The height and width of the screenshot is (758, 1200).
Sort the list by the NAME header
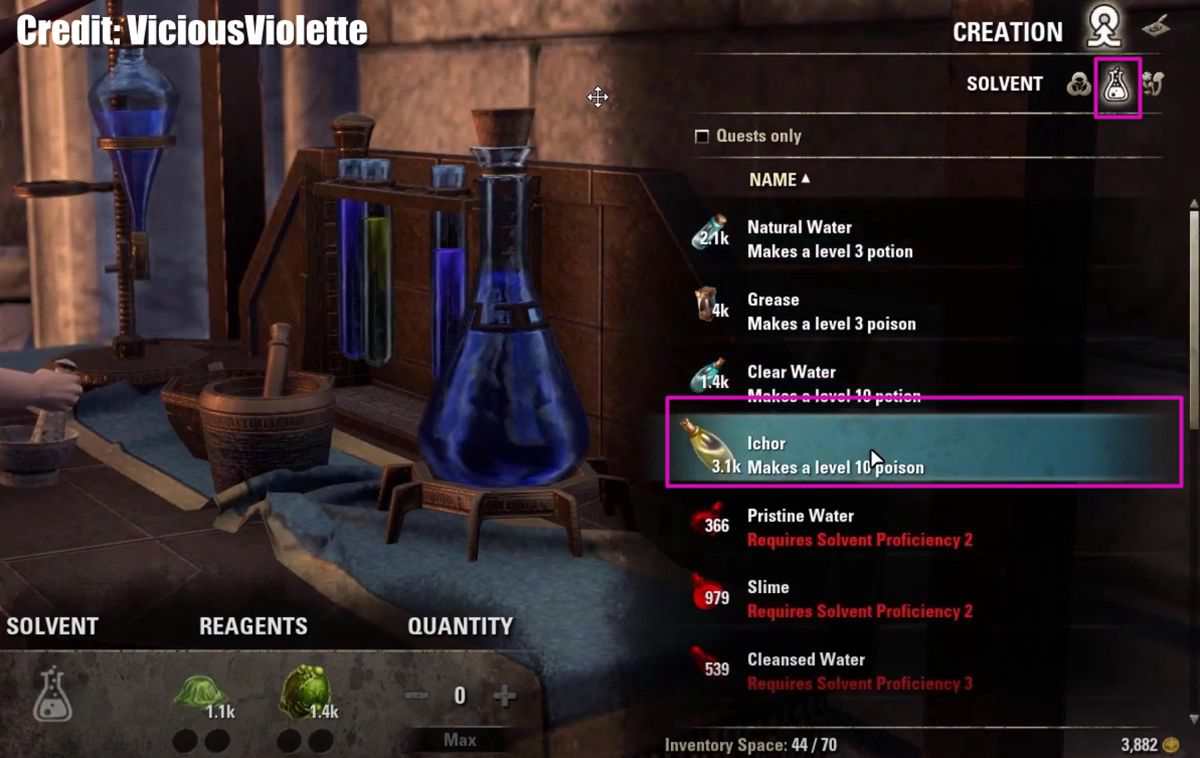click(x=779, y=180)
